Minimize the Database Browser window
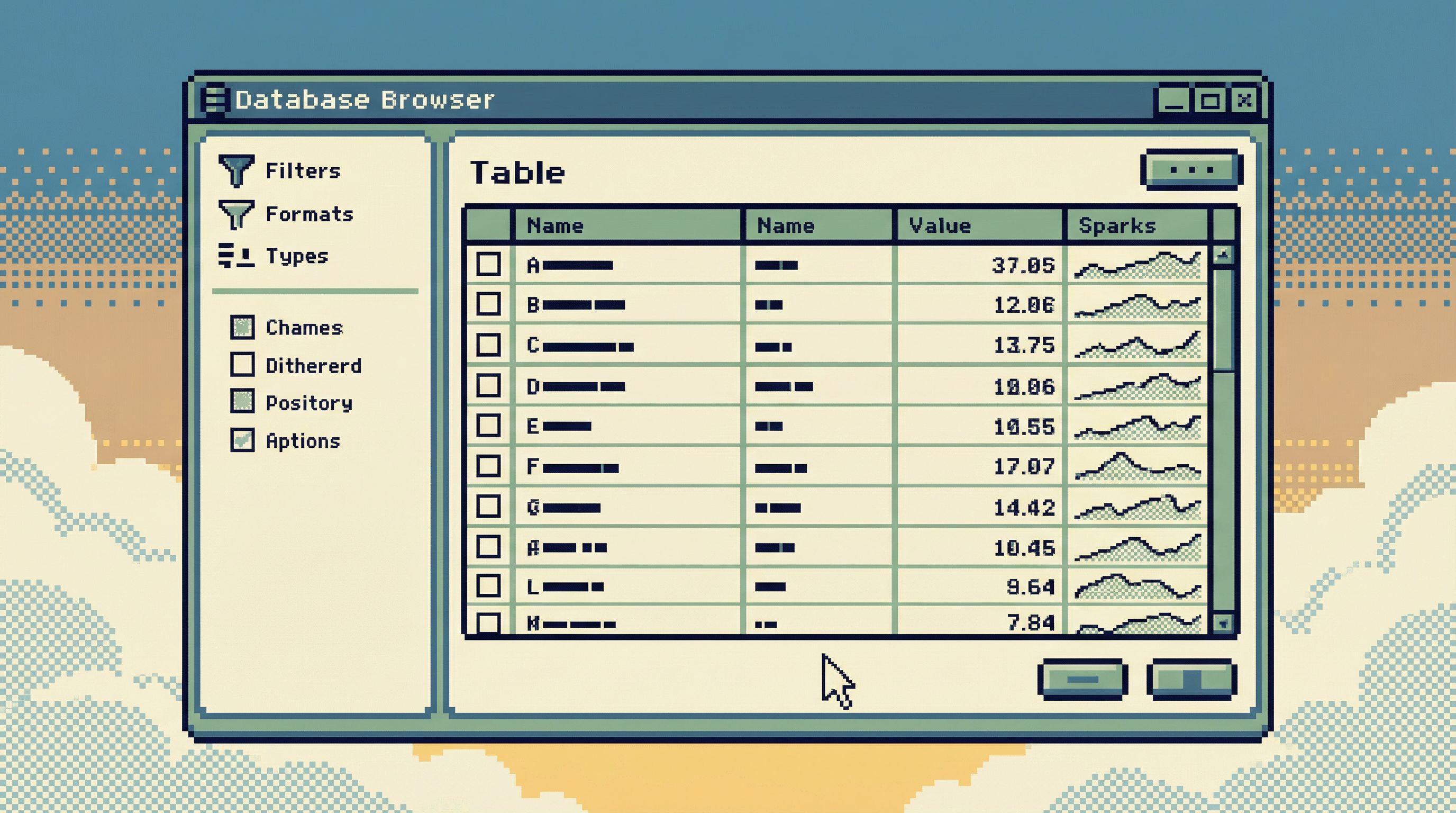The width and height of the screenshot is (1456, 813). tap(1173, 102)
